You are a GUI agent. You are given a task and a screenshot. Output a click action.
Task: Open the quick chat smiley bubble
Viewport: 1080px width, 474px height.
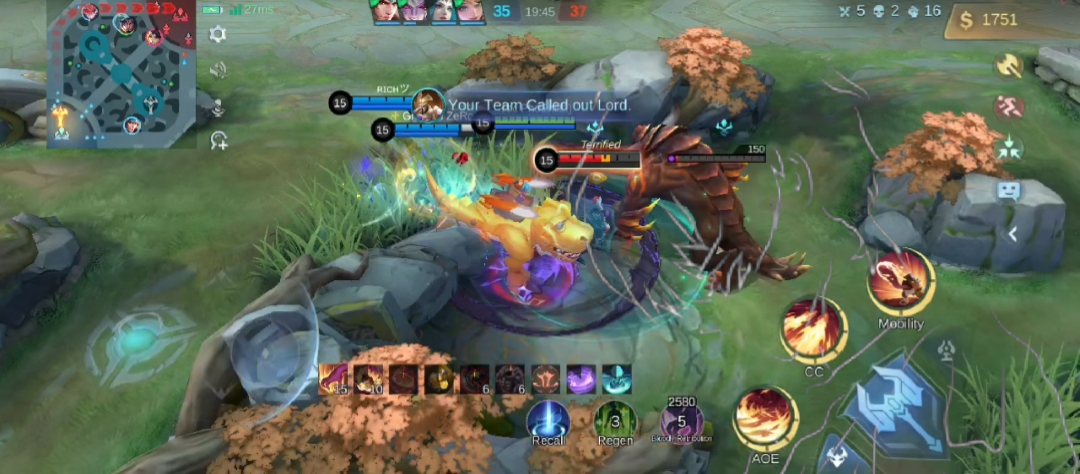pos(1008,190)
